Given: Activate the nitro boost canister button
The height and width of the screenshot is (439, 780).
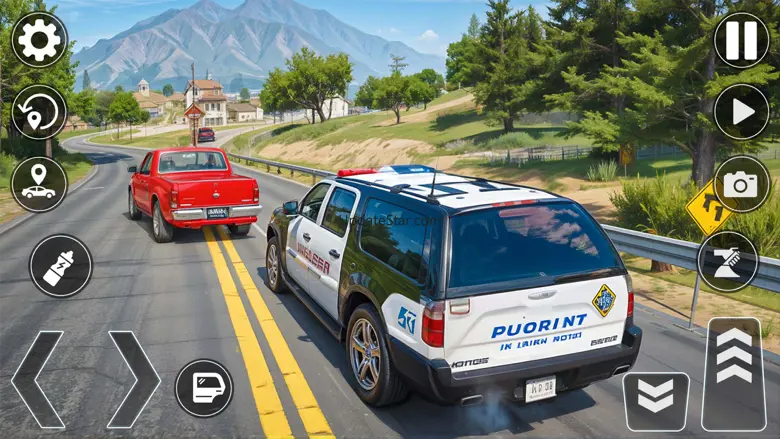Looking at the screenshot, I should [60, 266].
